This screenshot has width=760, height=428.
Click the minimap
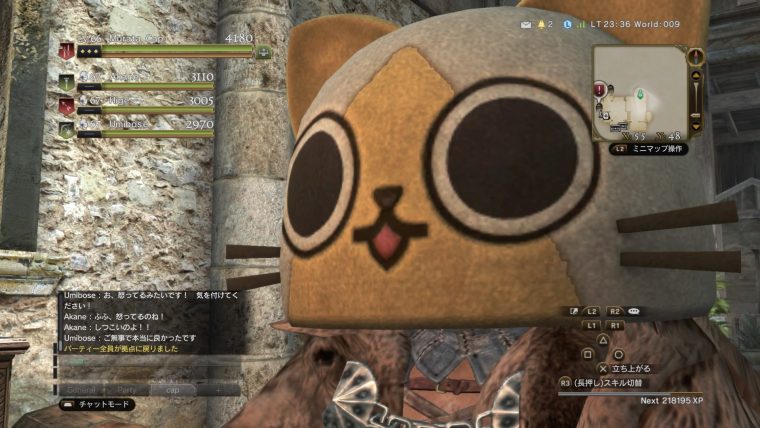[x=638, y=92]
